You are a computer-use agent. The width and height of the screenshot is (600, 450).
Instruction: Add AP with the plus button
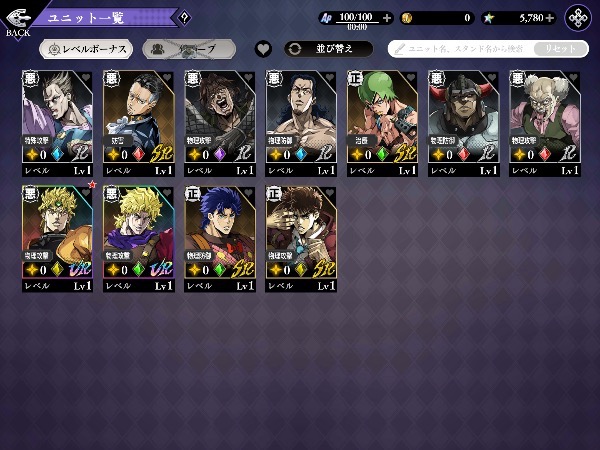(387, 18)
